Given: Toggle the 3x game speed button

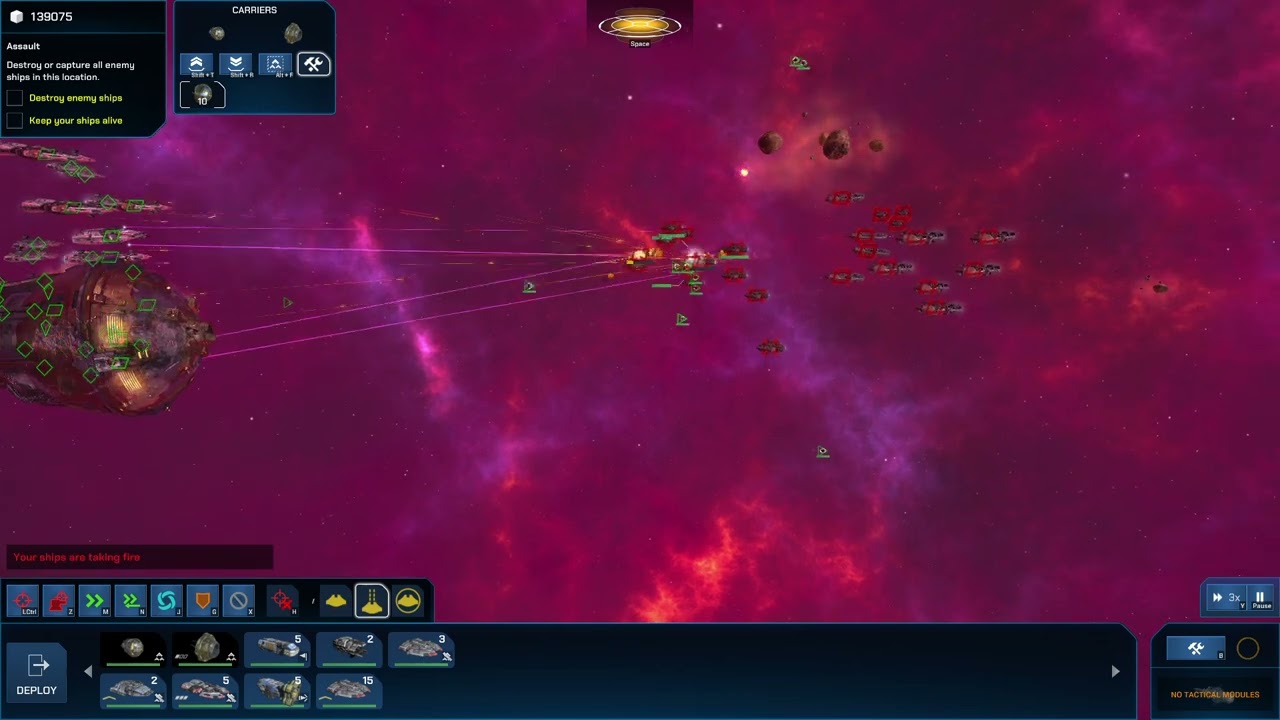Looking at the screenshot, I should [1227, 598].
